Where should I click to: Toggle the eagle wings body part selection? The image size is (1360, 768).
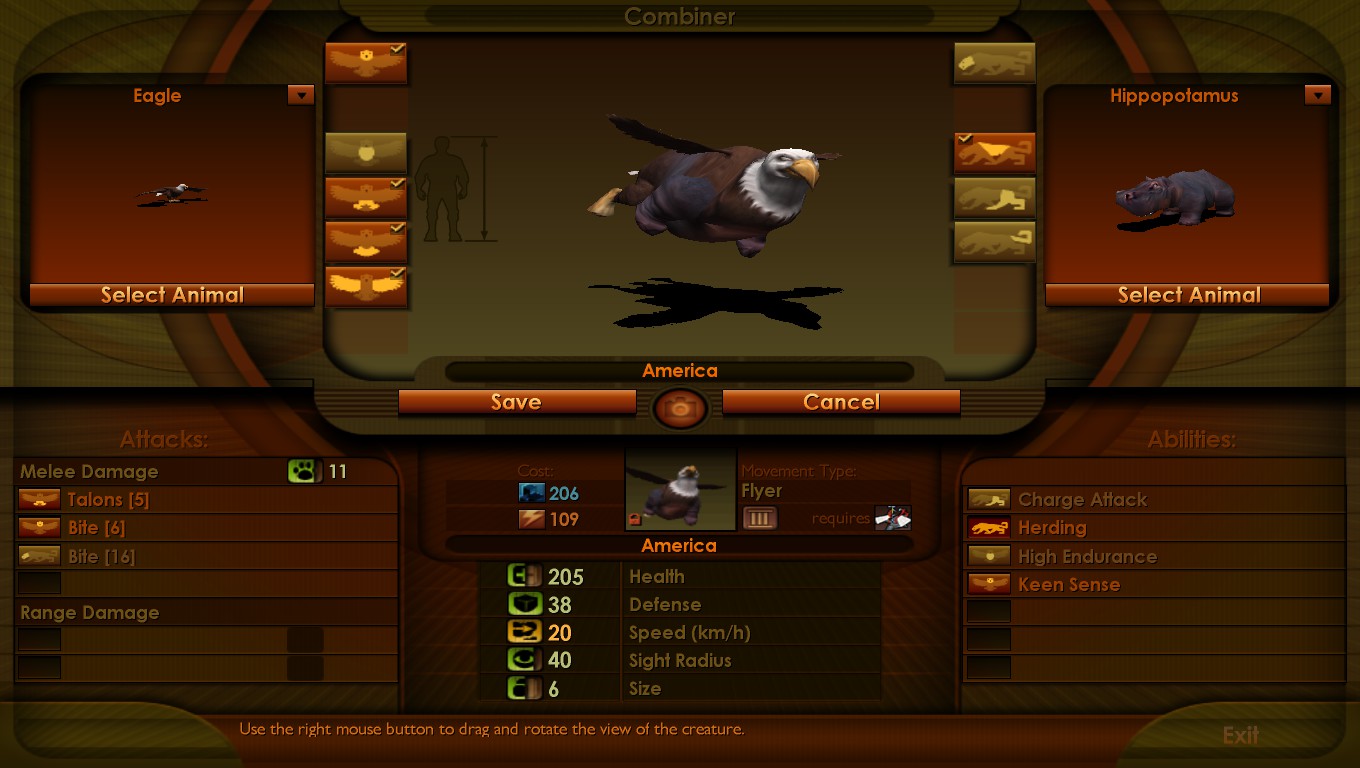[366, 286]
